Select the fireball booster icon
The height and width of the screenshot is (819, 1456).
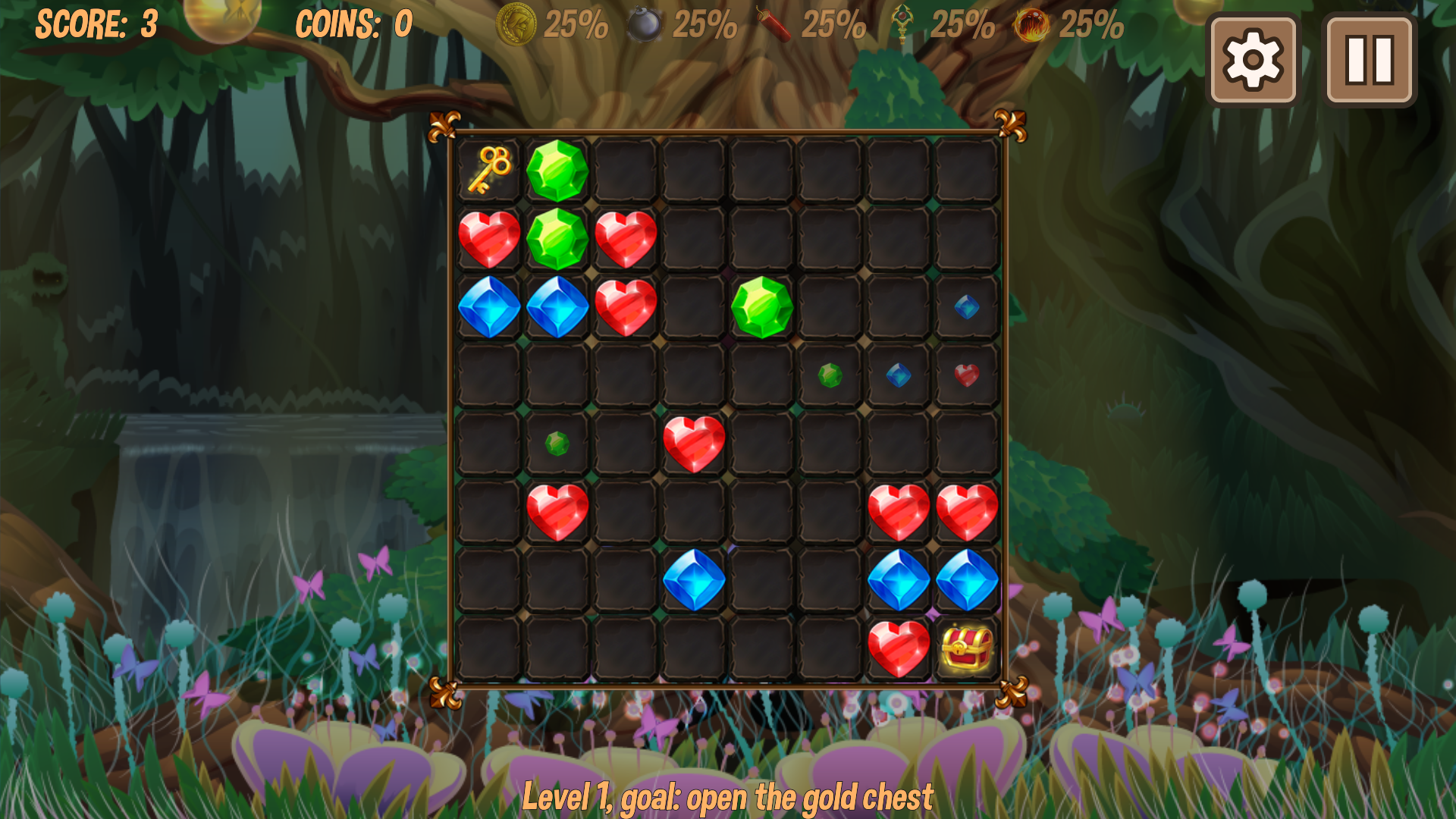(x=1031, y=25)
